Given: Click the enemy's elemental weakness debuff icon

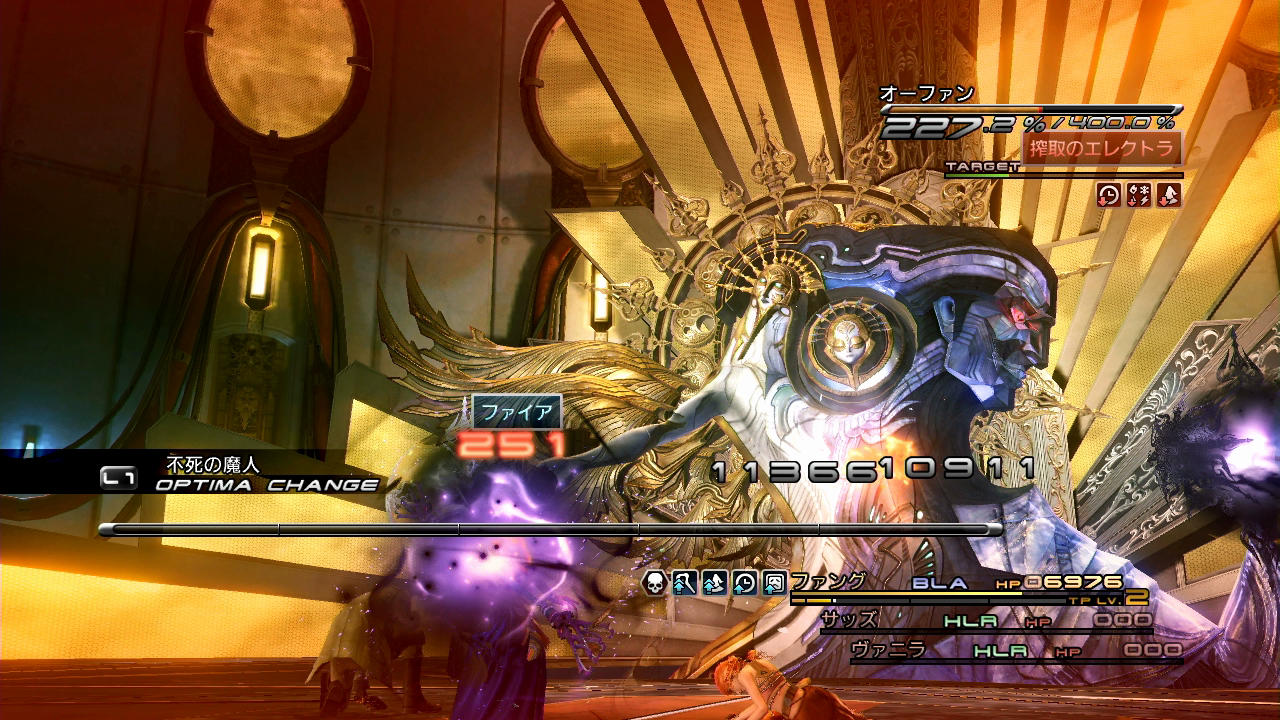Looking at the screenshot, I should pyautogui.click(x=1138, y=195).
